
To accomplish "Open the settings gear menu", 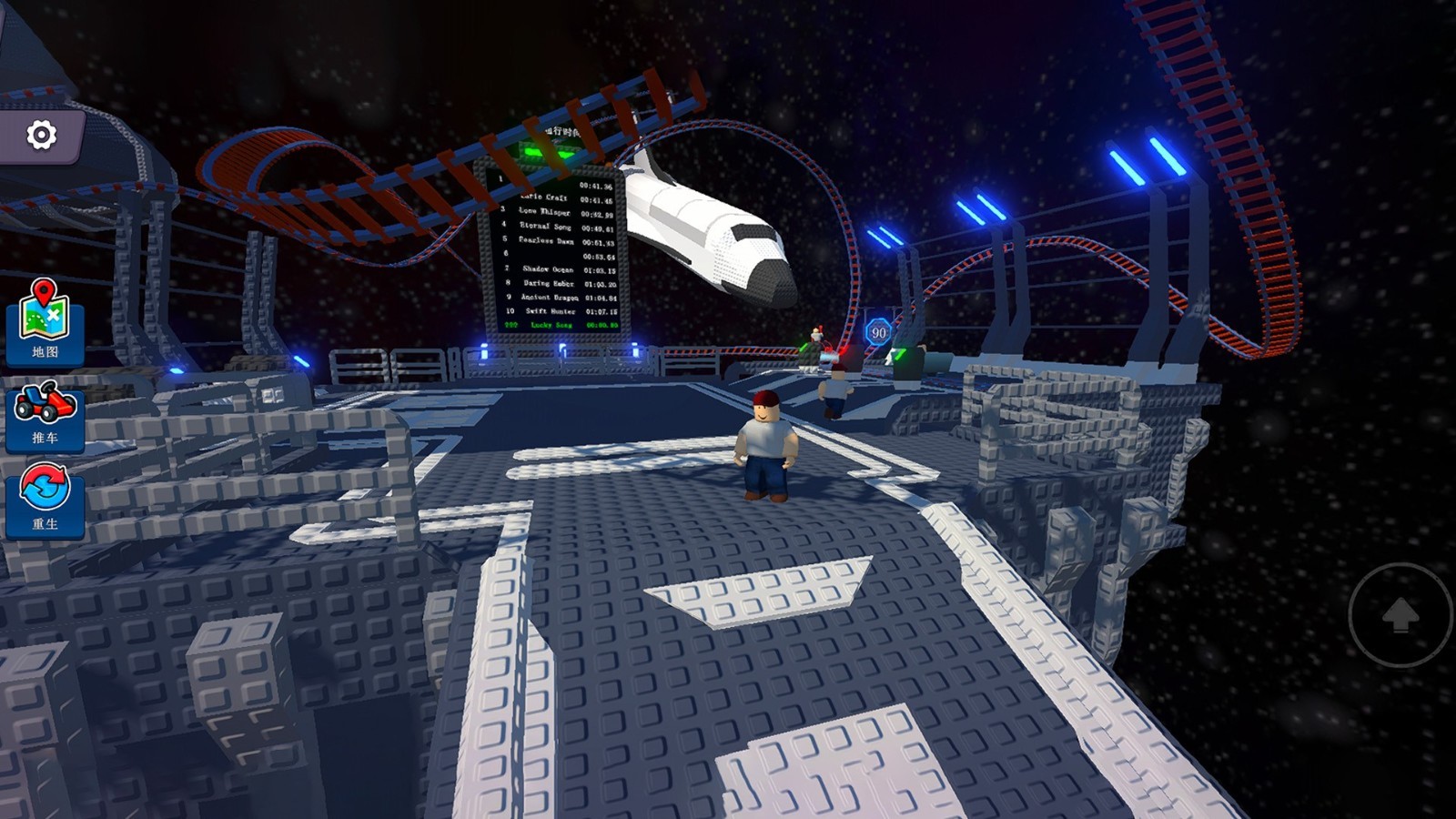I will 41,136.
